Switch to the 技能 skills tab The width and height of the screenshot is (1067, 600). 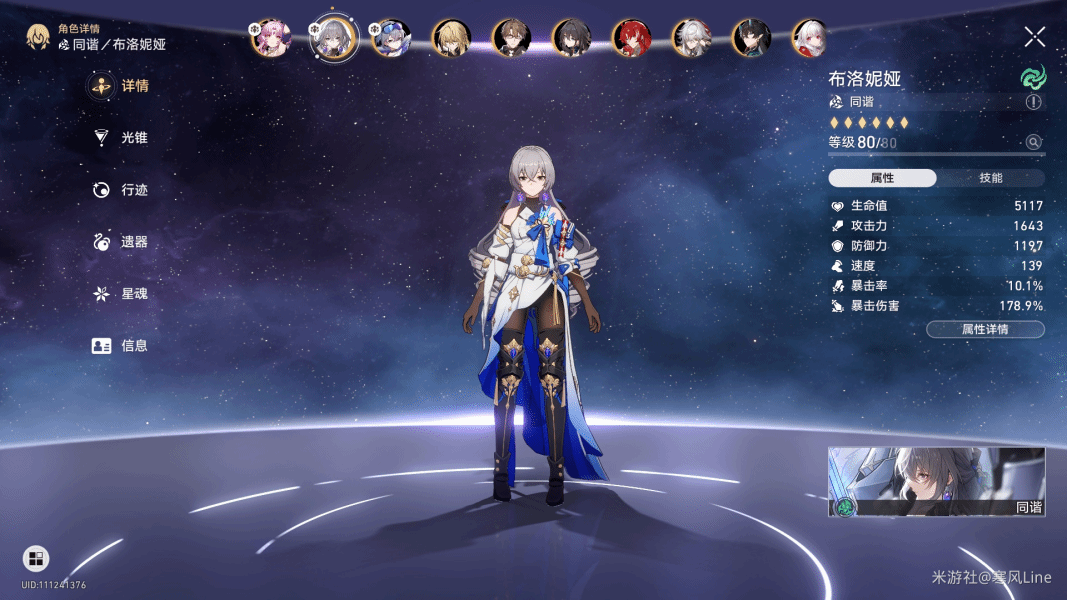(x=990, y=178)
